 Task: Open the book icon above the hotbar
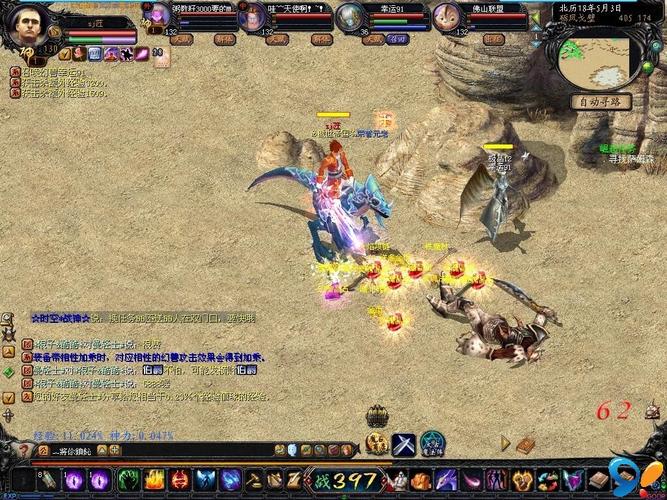[526, 442]
